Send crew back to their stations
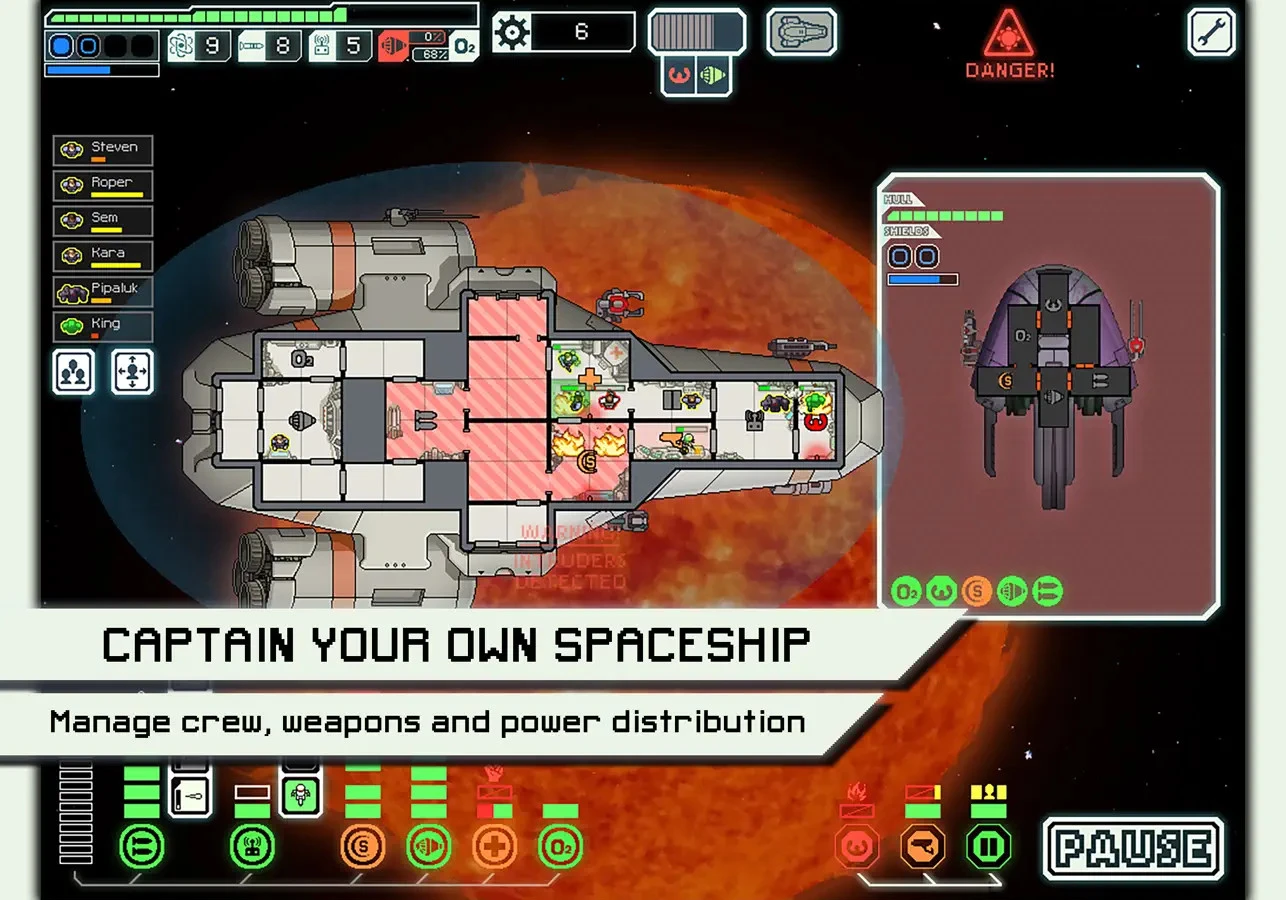The width and height of the screenshot is (1286, 900). tap(132, 371)
